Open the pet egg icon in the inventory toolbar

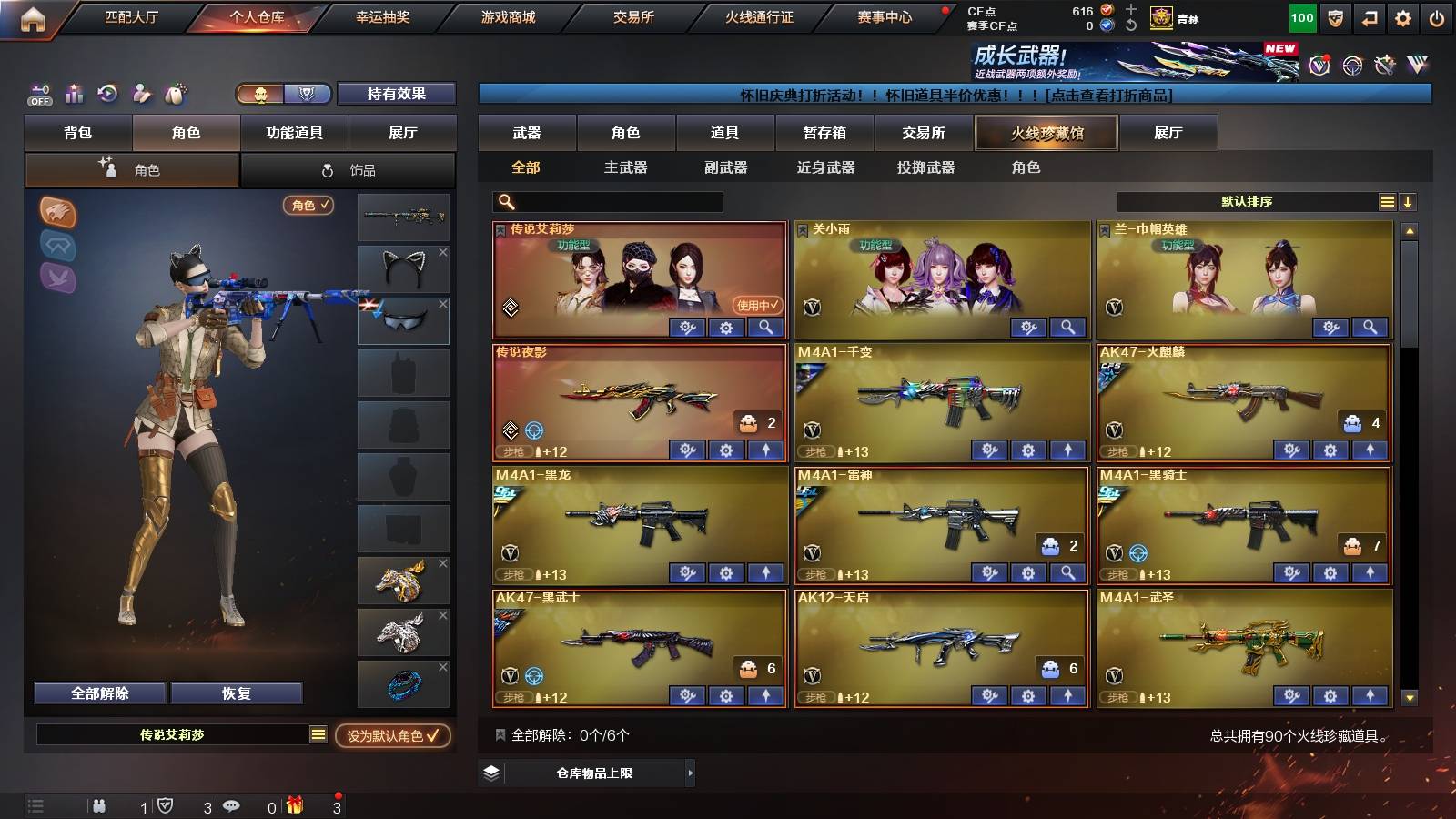(x=175, y=94)
